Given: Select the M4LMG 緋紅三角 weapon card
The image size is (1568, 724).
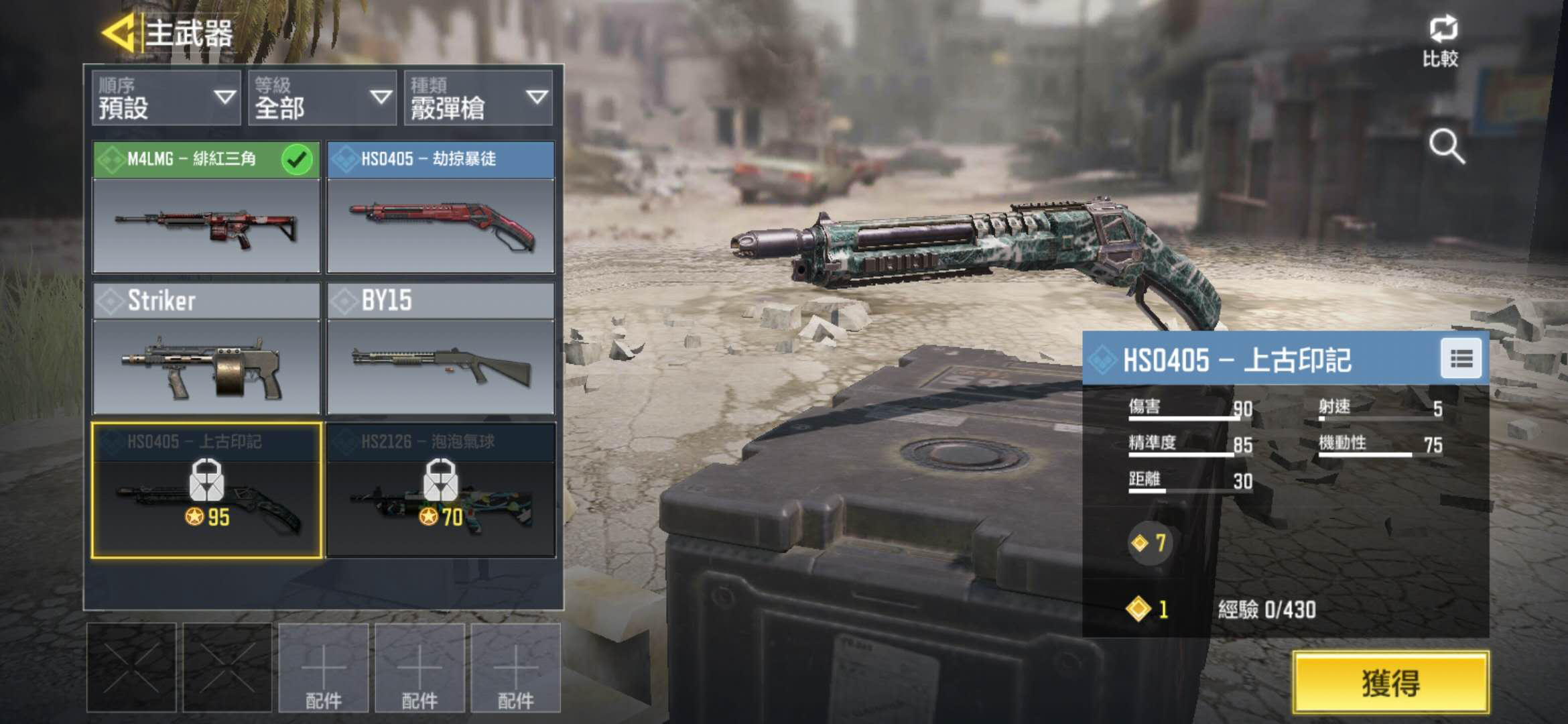Looking at the screenshot, I should click(x=206, y=208).
